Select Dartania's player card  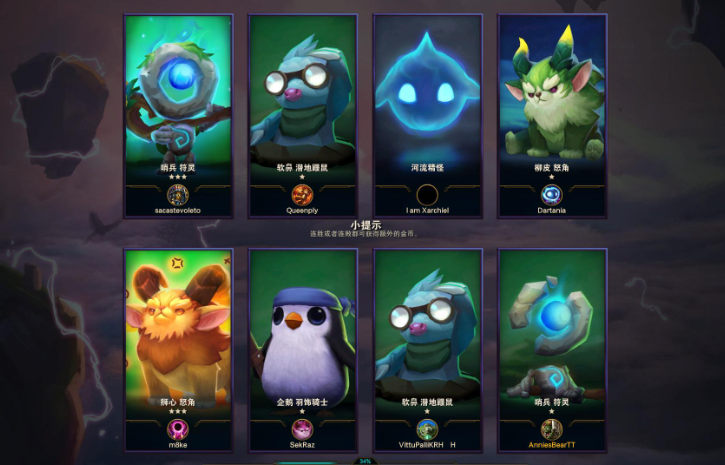[x=552, y=114]
